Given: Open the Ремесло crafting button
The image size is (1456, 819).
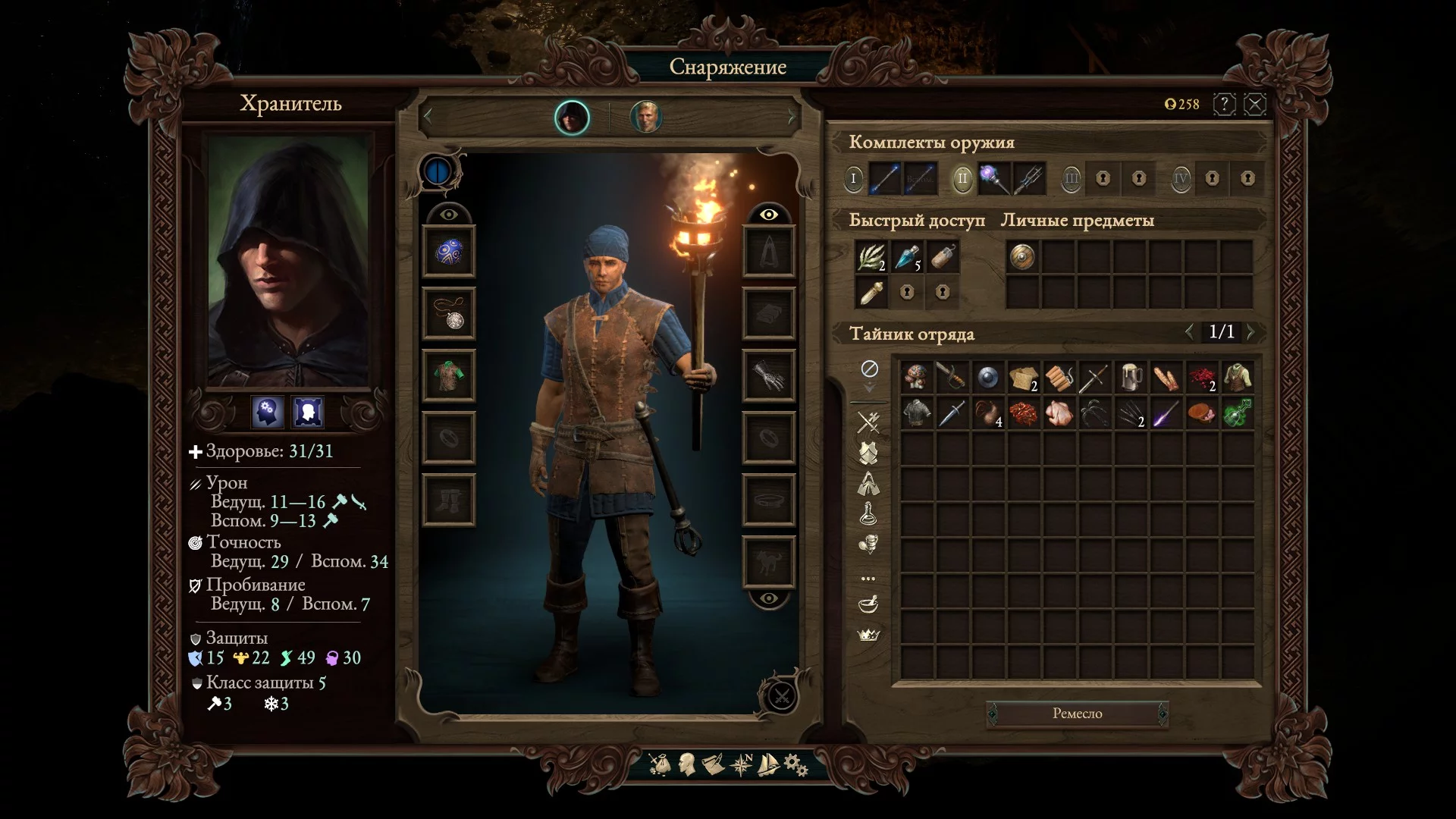Looking at the screenshot, I should click(x=1077, y=714).
